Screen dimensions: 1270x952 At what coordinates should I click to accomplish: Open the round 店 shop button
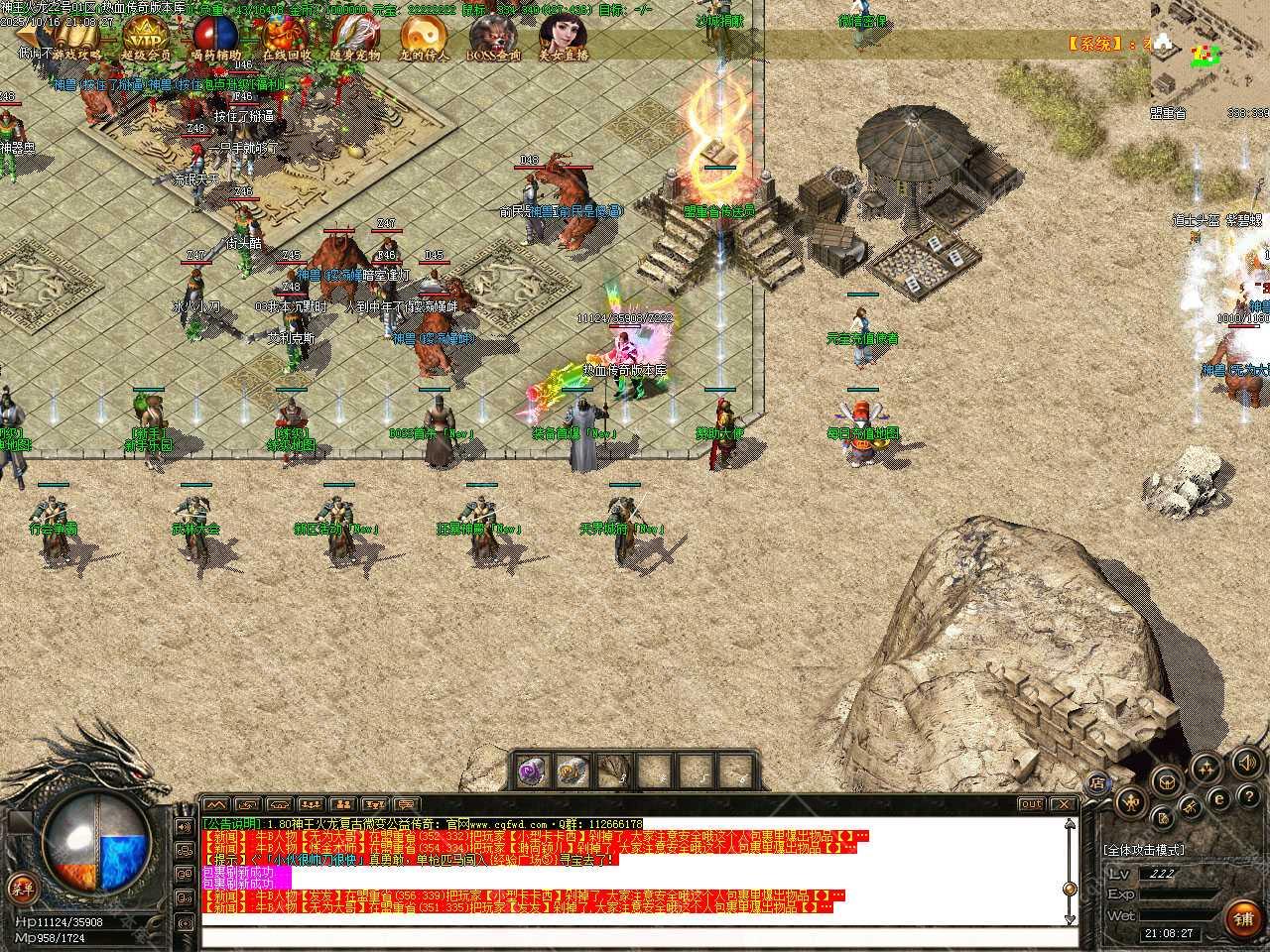point(1098,782)
